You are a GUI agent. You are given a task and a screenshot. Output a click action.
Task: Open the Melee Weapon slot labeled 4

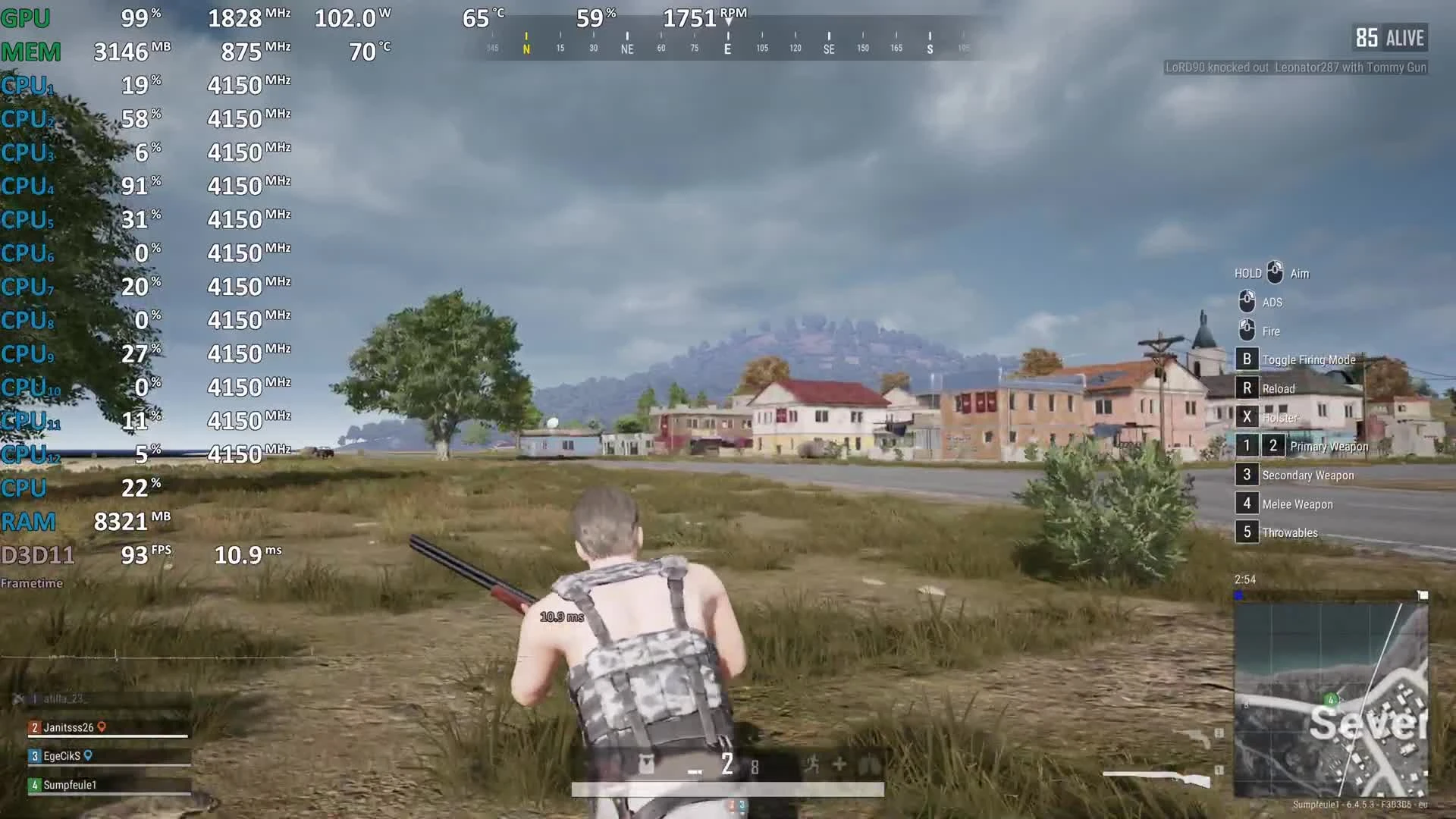coord(1247,504)
